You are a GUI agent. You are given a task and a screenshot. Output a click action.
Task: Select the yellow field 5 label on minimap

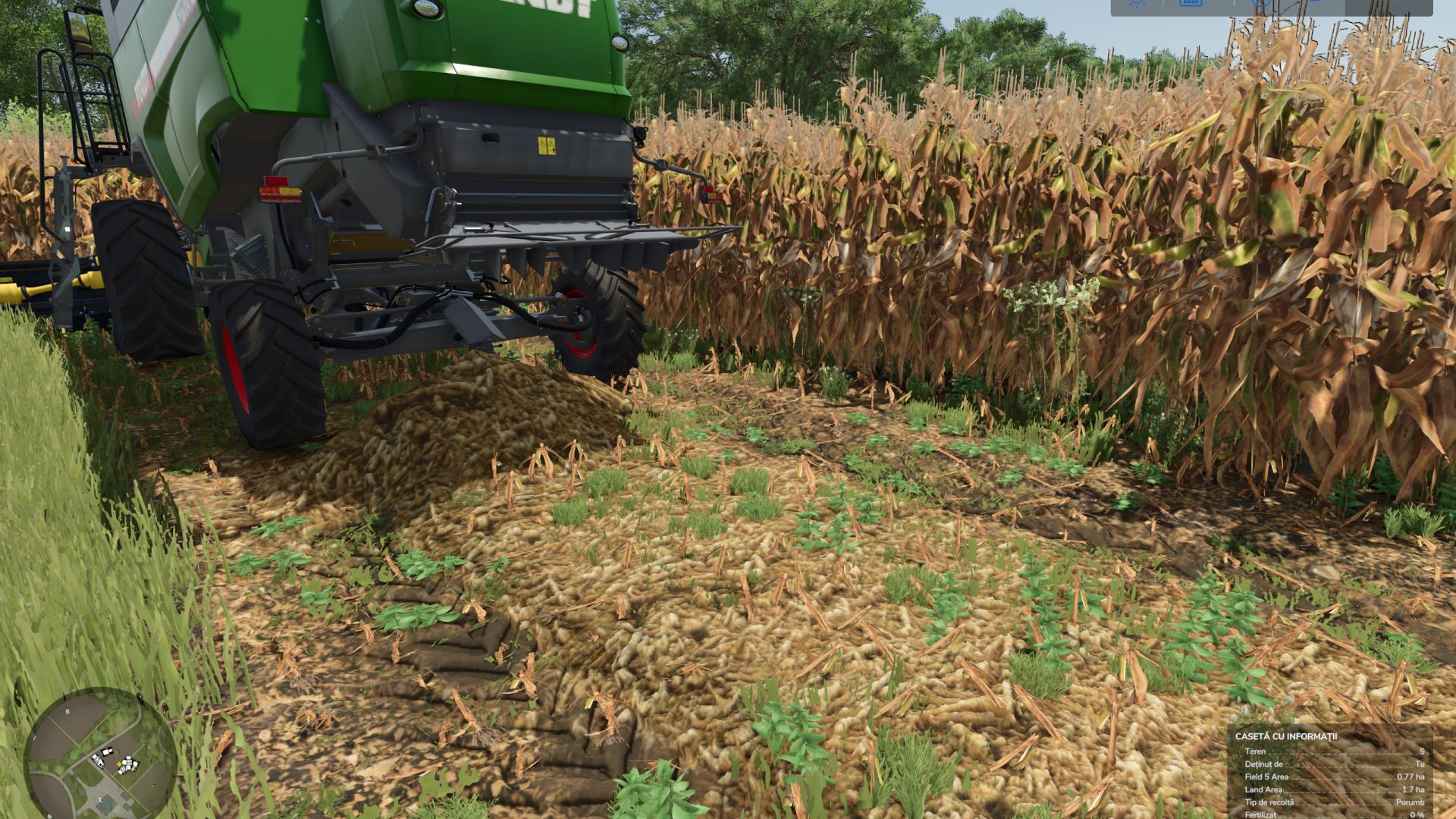(117, 752)
